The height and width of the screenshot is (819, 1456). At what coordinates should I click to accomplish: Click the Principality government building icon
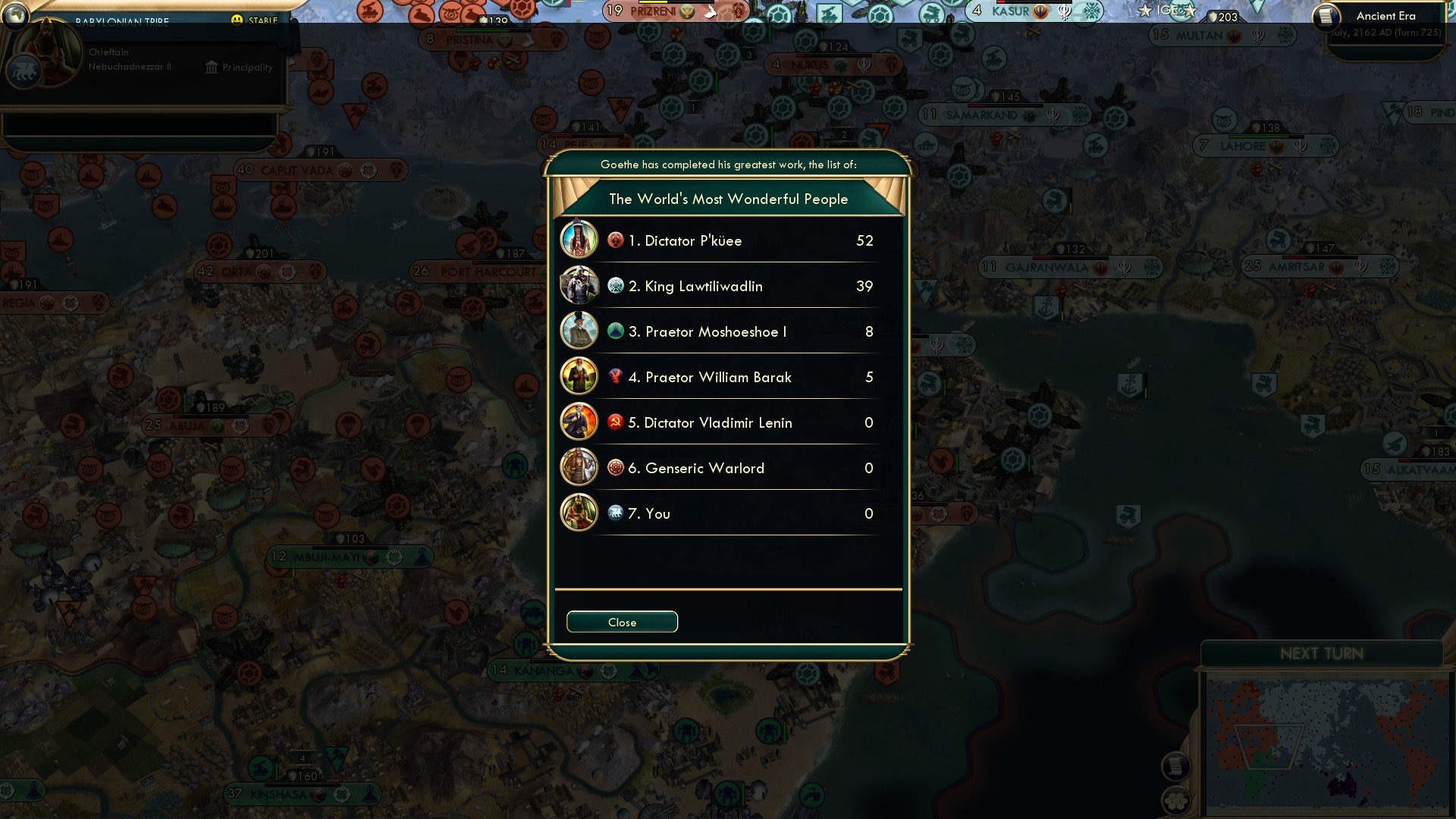(210, 67)
